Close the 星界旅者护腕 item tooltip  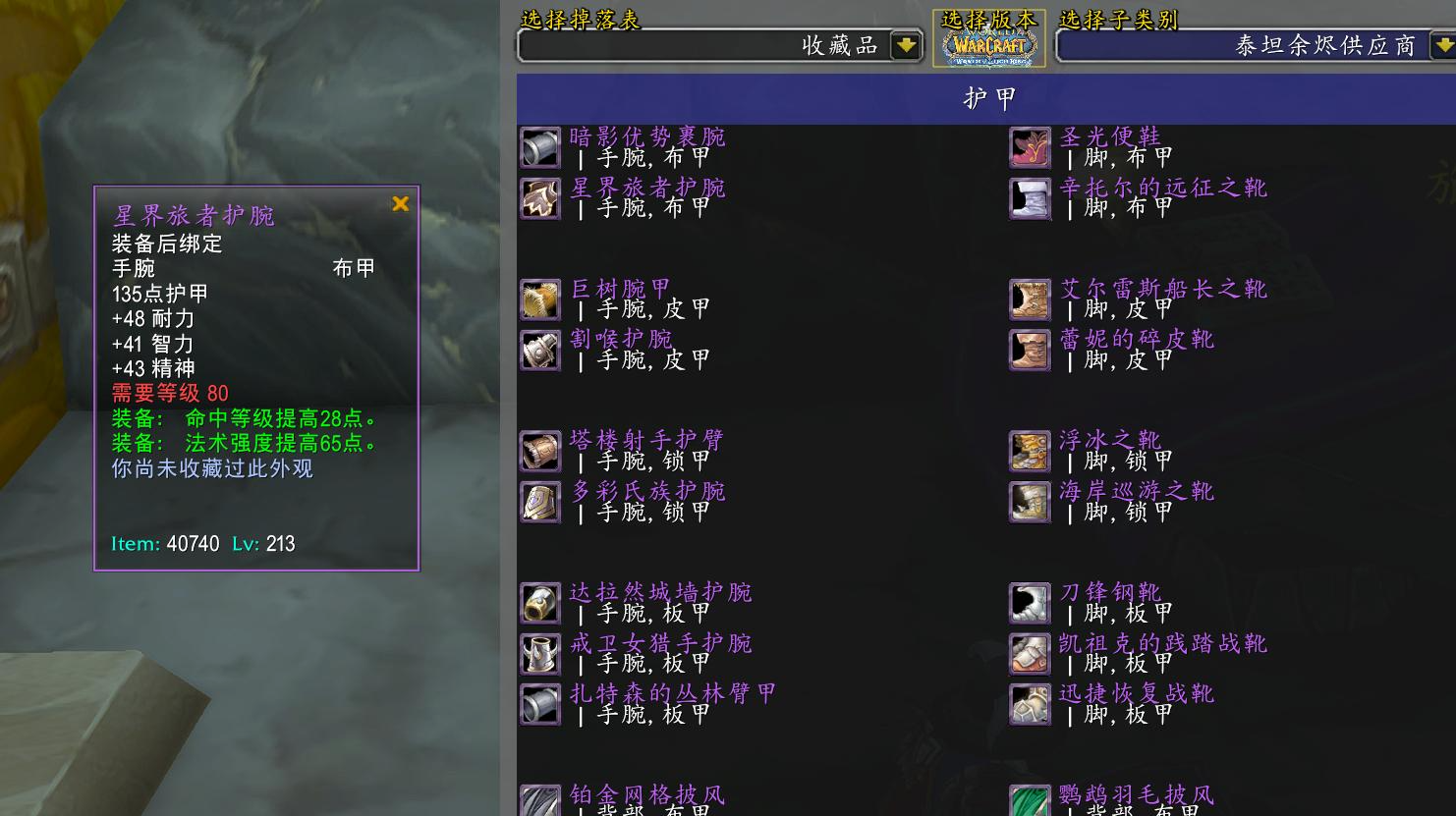(x=400, y=204)
